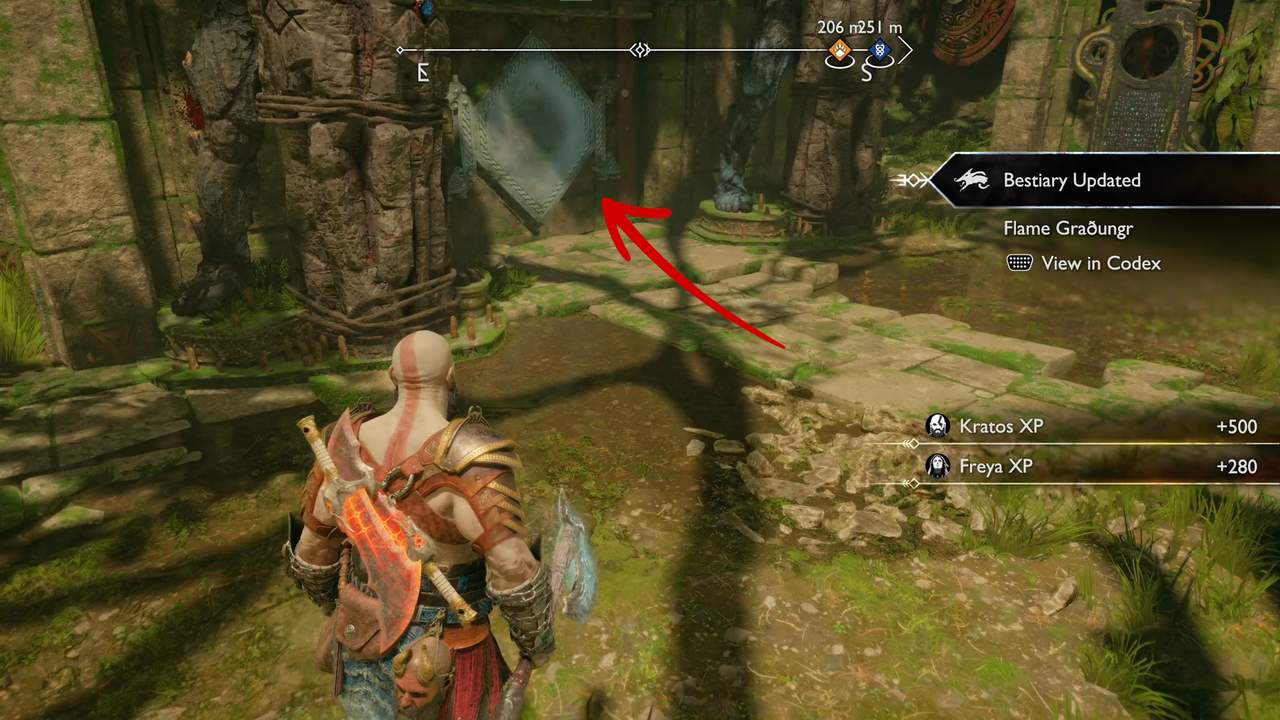Select the Flame Graðungr entry

[x=1068, y=228]
